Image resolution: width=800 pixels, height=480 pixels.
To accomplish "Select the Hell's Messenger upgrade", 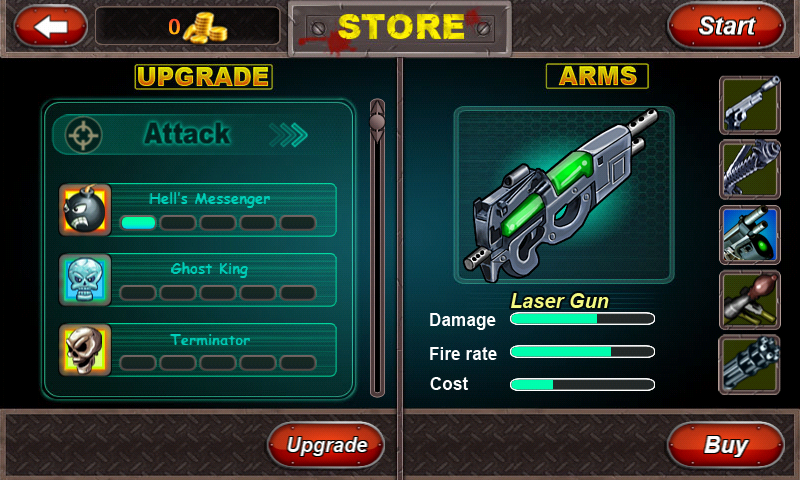I will click(198, 210).
